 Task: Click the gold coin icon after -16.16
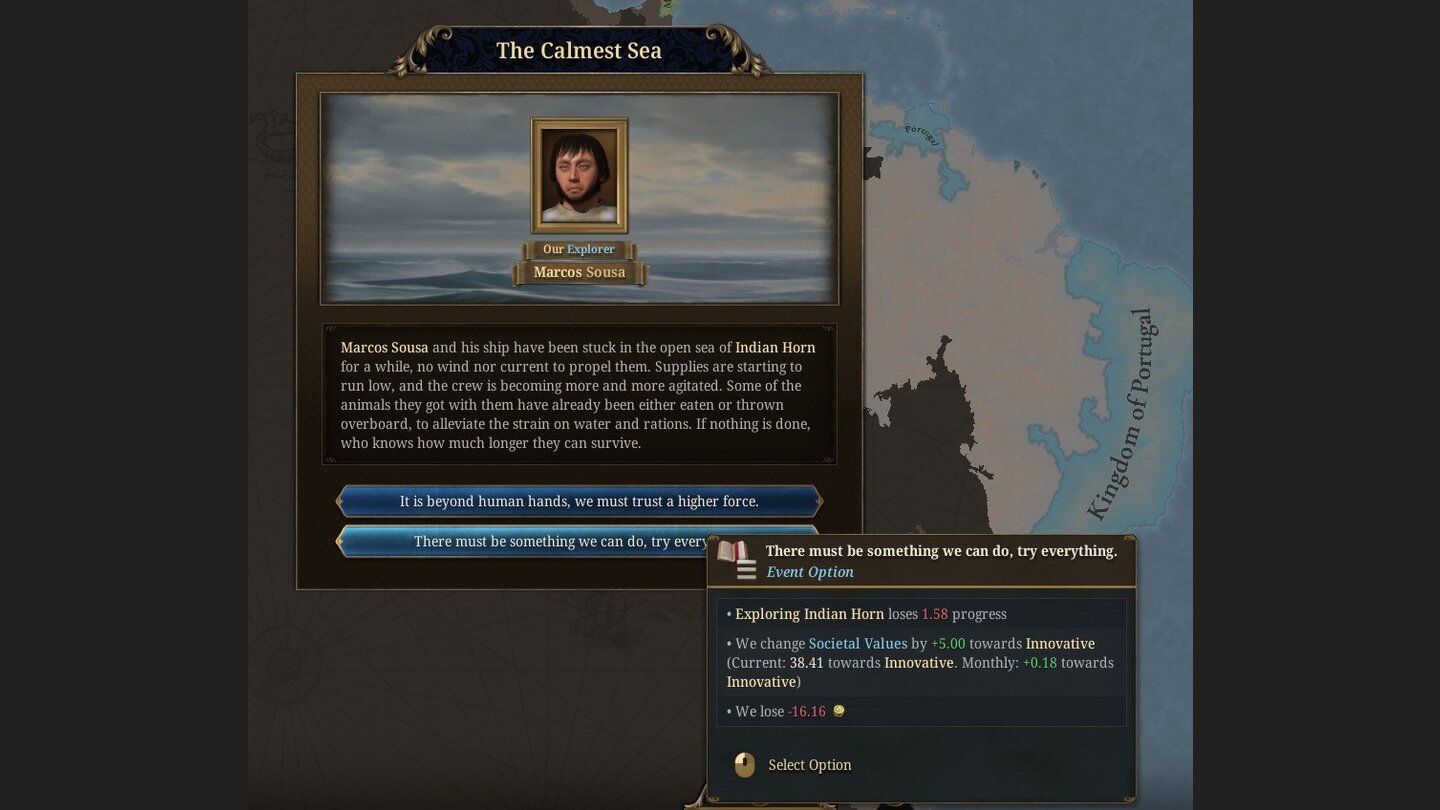tap(838, 711)
